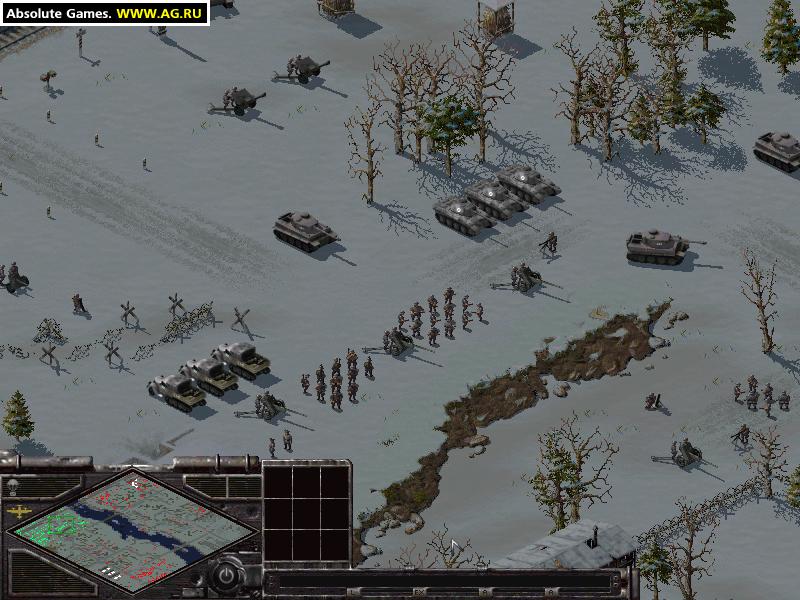Viewport: 800px width, 600px height.
Task: Open the menu with the round power button
Action: coord(226,576)
